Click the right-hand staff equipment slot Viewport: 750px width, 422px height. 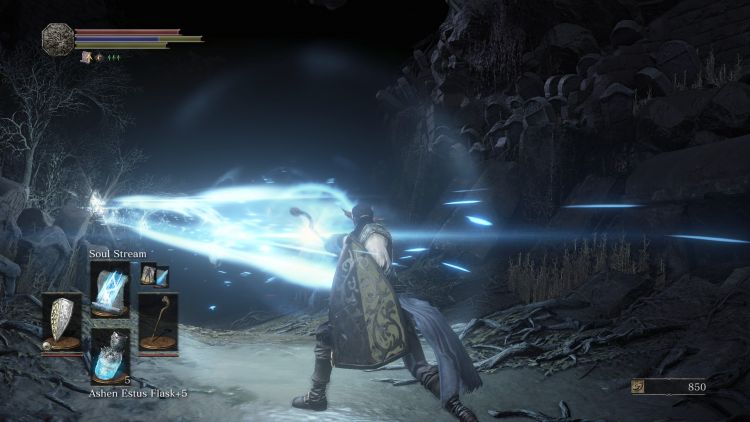(x=157, y=322)
